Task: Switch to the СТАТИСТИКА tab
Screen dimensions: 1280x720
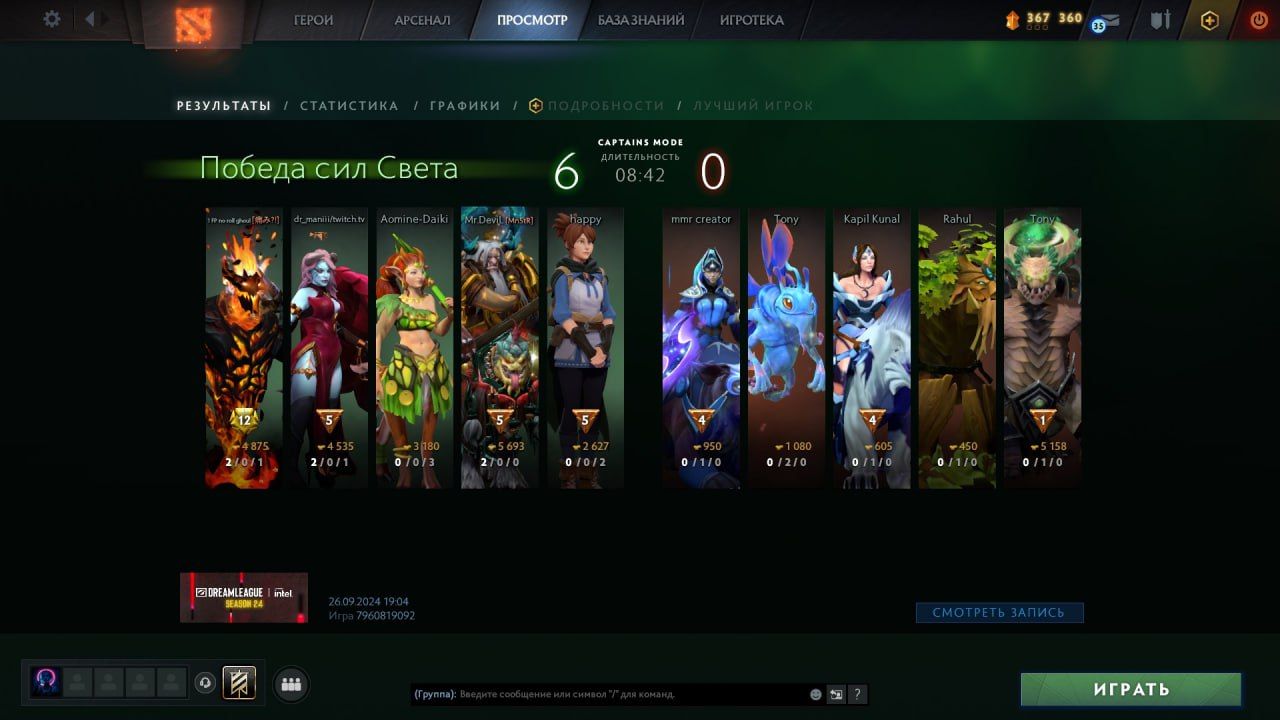Action: (x=349, y=106)
